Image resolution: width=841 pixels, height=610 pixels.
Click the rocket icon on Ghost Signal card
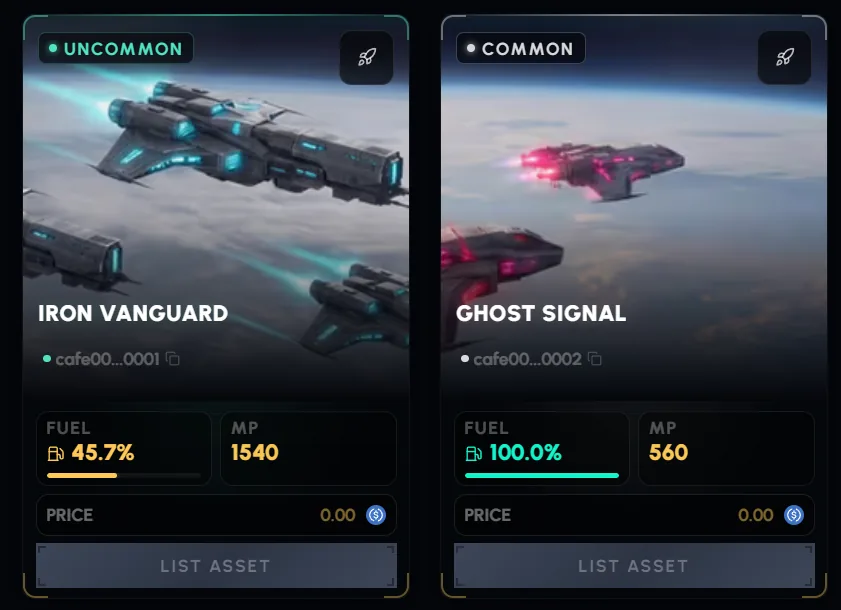[x=784, y=58]
